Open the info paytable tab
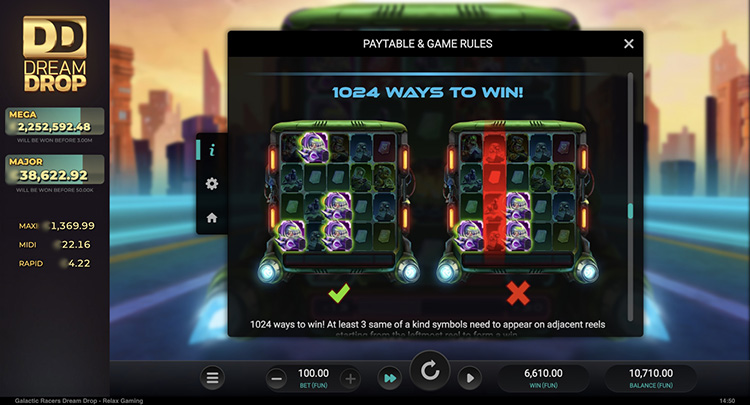750x405 pixels. coord(212,150)
